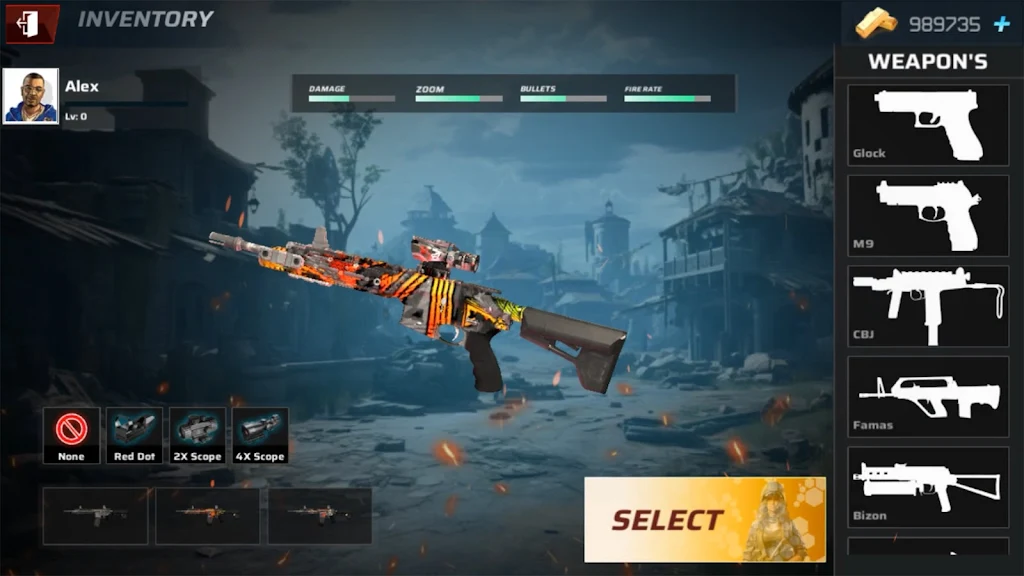
Task: Attach the 2X Scope
Action: coord(197,435)
